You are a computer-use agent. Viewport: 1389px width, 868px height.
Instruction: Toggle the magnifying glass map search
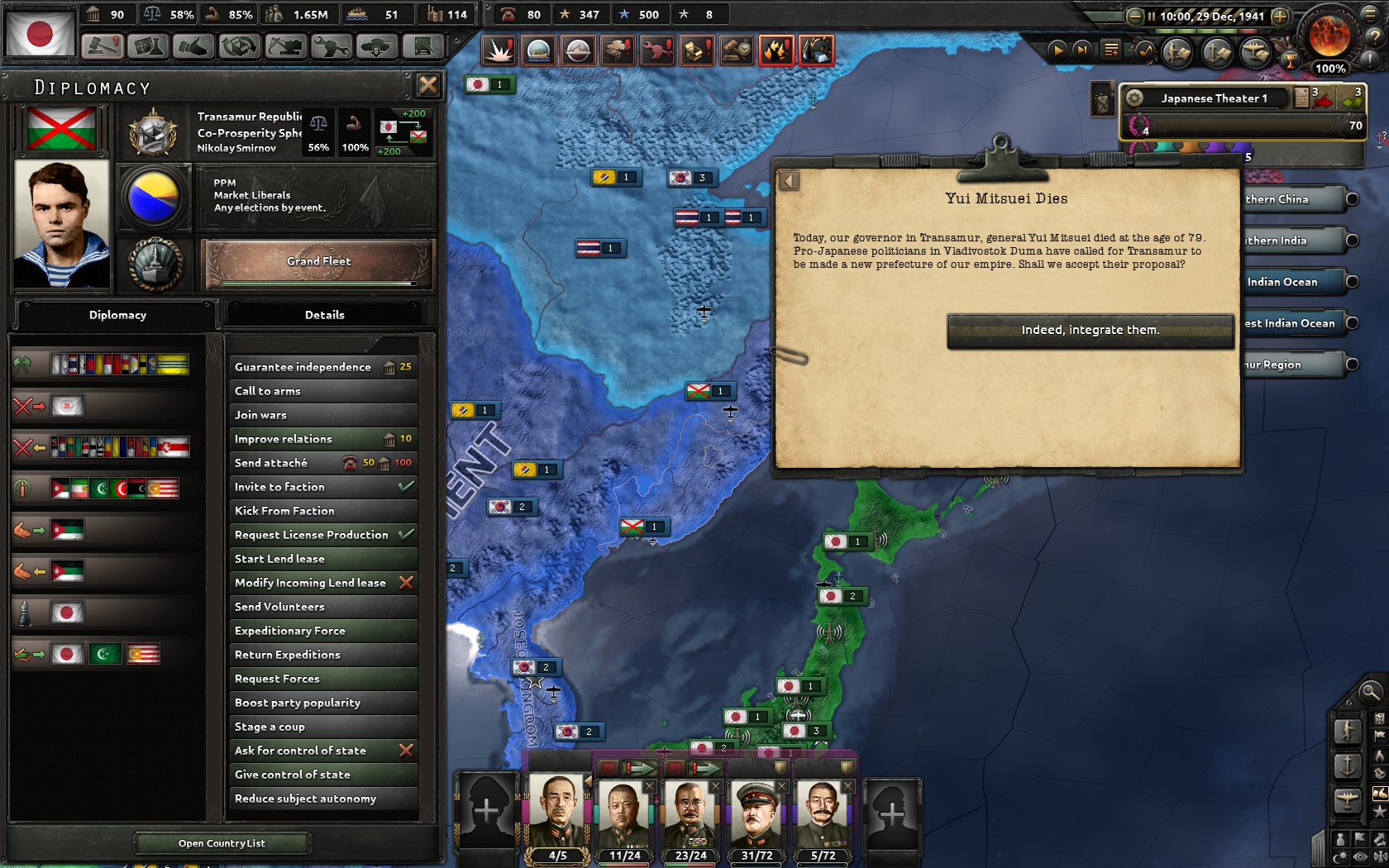tap(1371, 691)
